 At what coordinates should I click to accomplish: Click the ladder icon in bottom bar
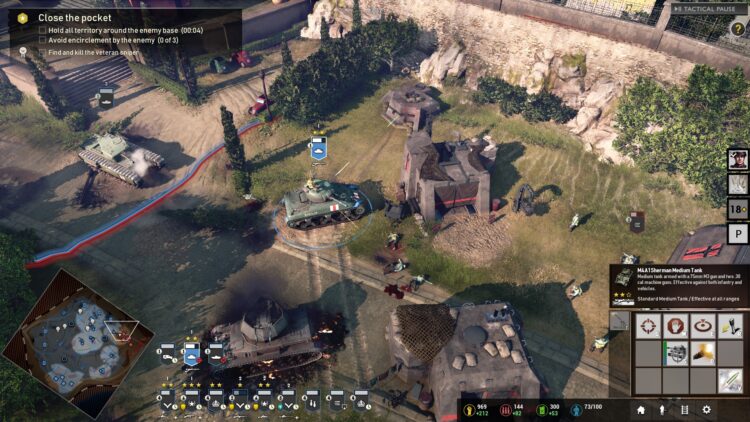[x=684, y=409]
